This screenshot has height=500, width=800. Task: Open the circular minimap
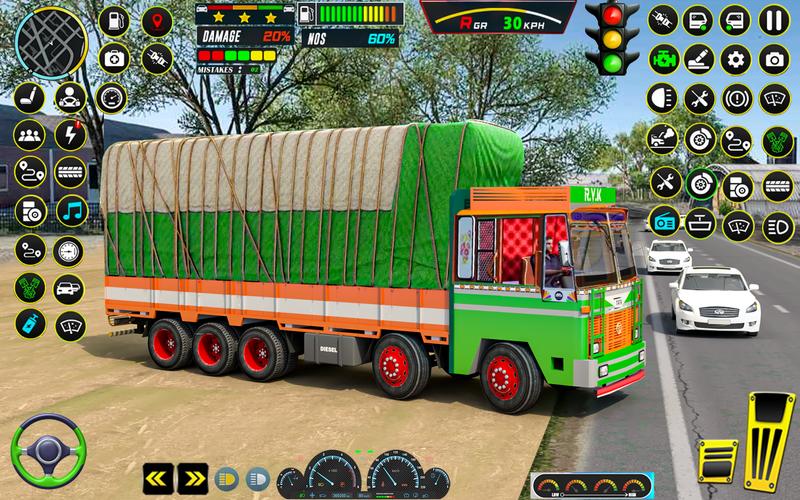click(51, 42)
